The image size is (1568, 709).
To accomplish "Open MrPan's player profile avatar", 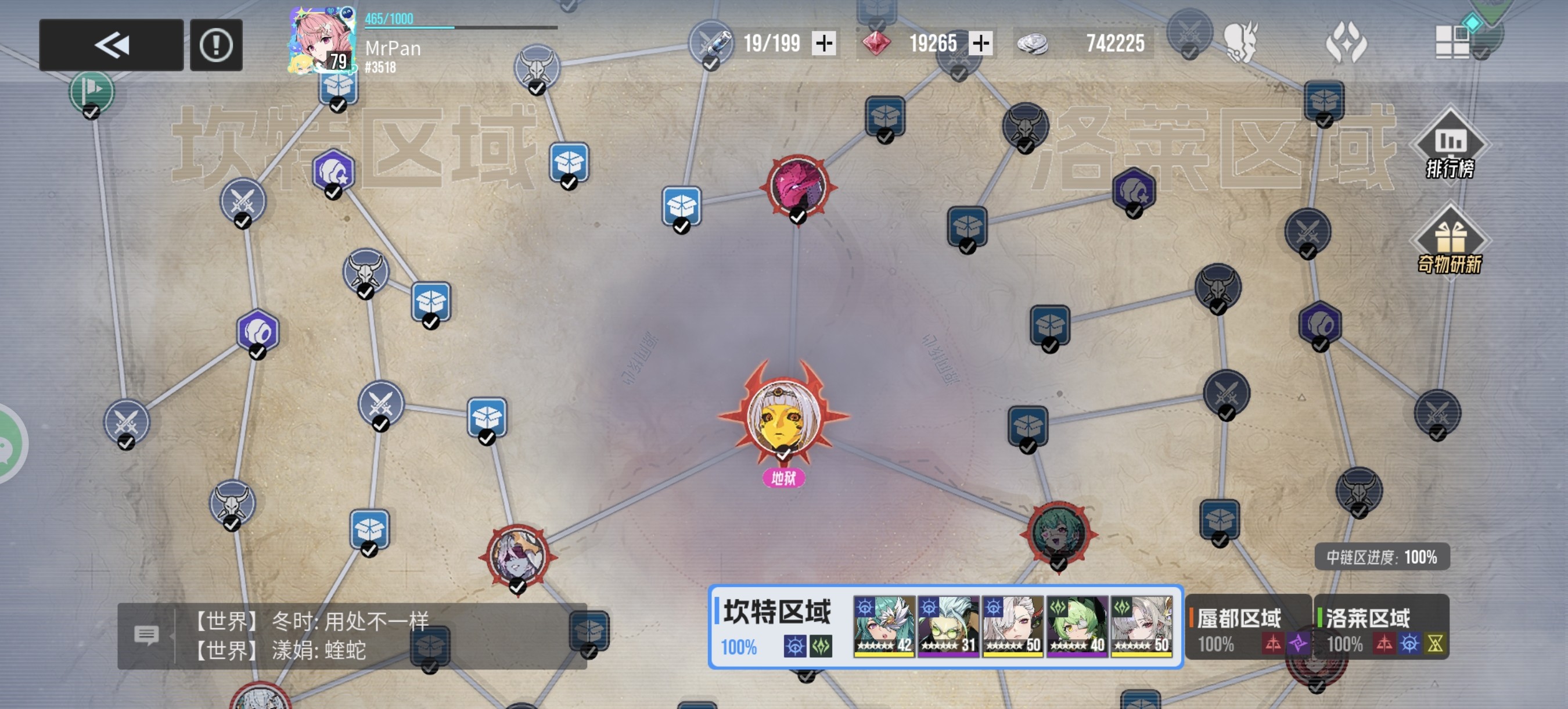I will click(321, 41).
